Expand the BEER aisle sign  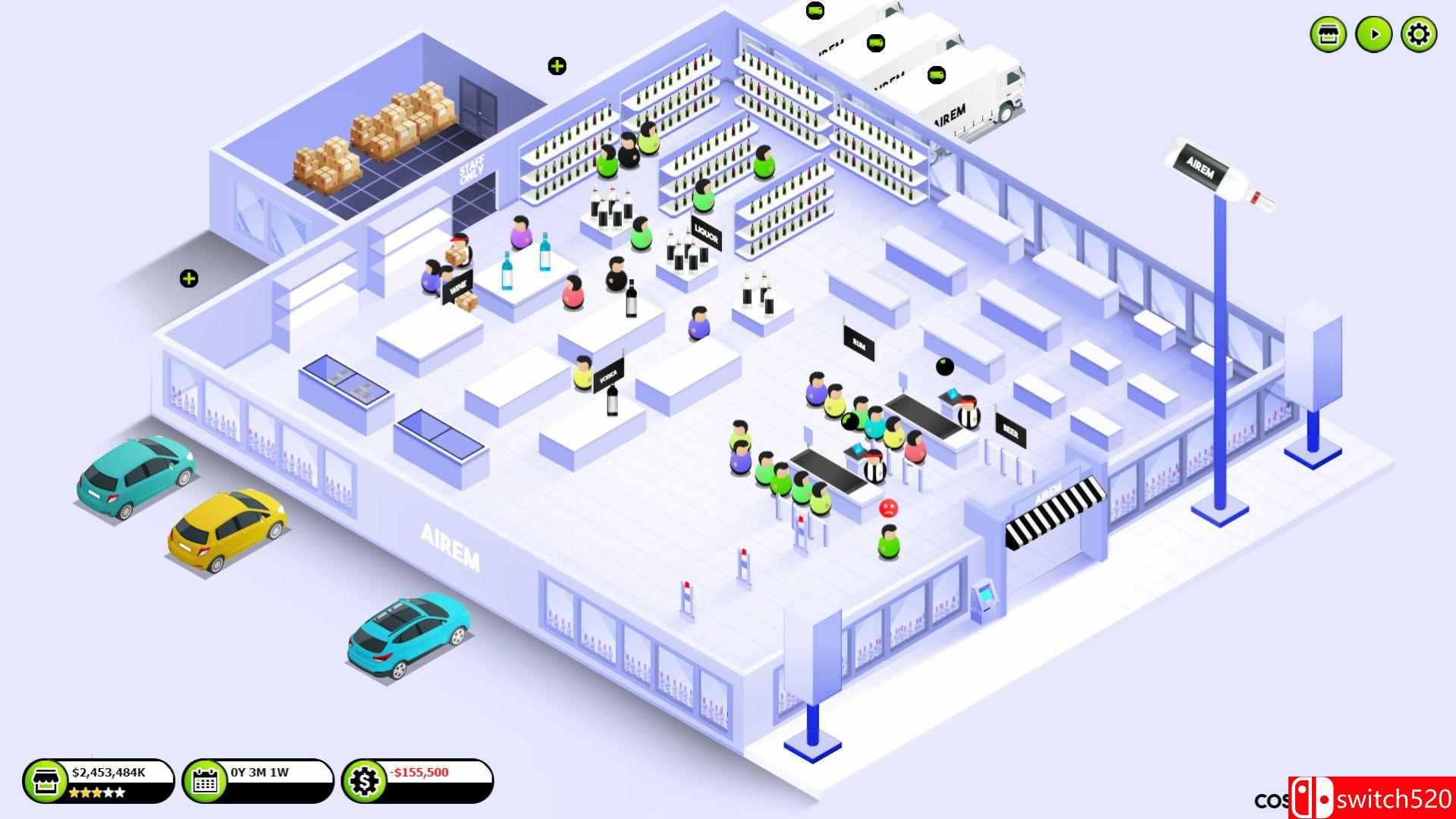pos(1009,431)
